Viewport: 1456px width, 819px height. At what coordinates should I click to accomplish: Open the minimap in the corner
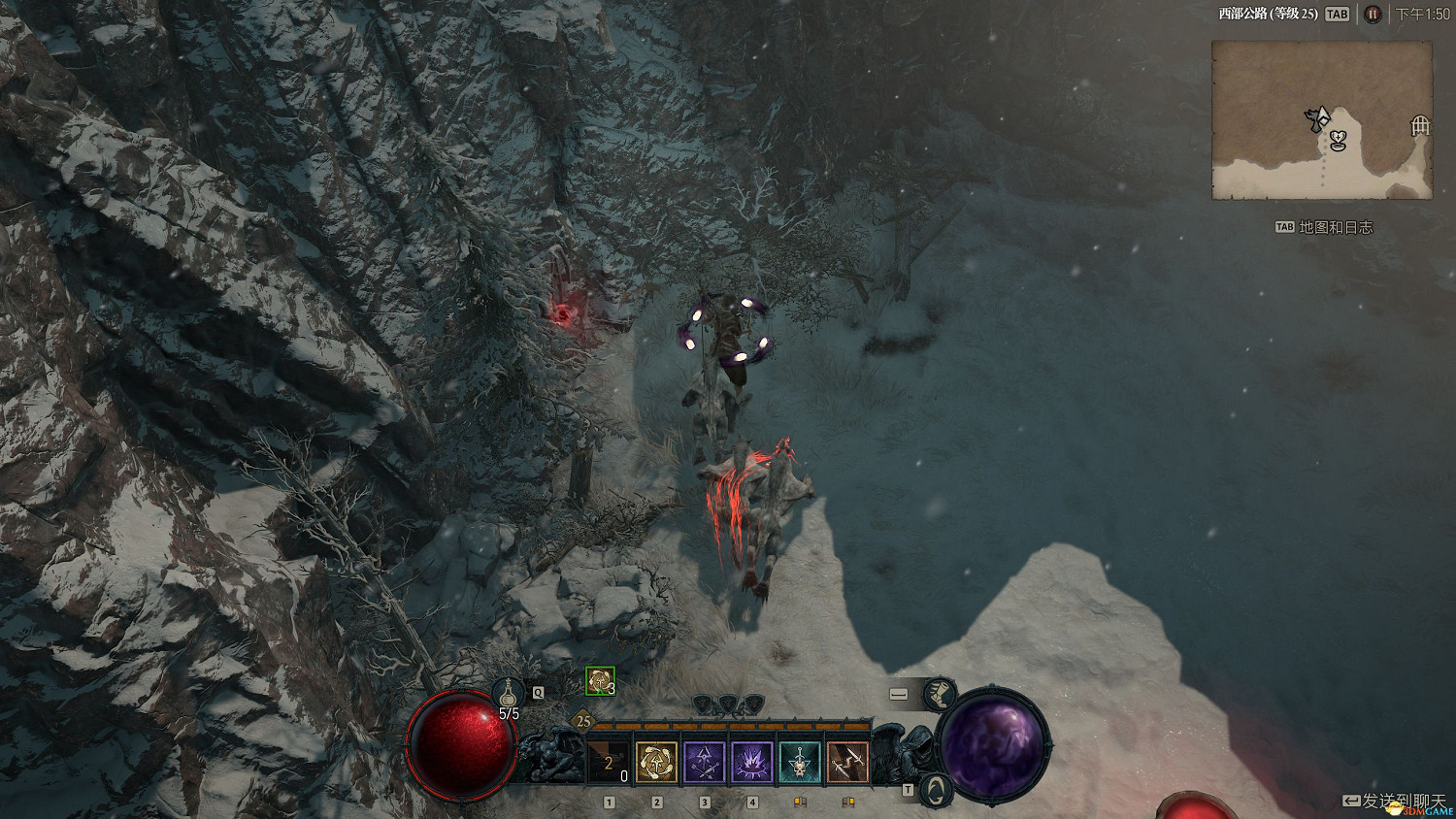pyautogui.click(x=1321, y=119)
